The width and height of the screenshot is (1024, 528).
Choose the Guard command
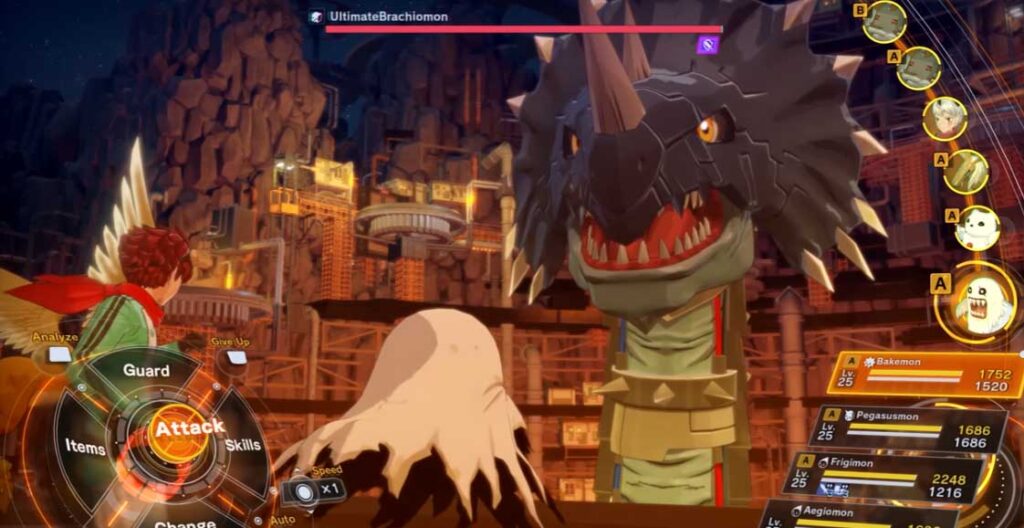pyautogui.click(x=146, y=371)
